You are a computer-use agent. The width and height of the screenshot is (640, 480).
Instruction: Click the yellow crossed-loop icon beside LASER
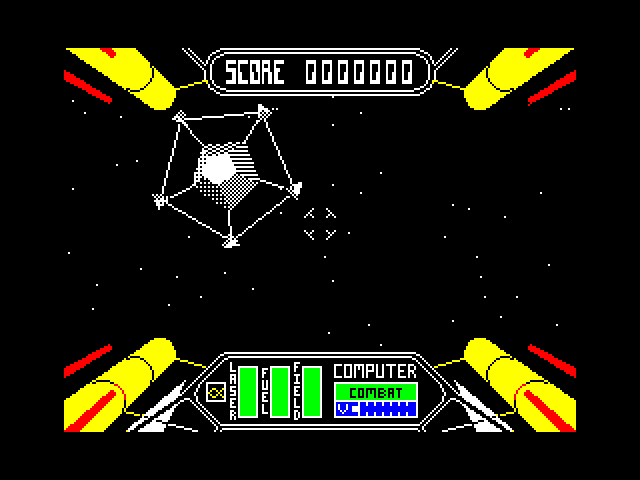tap(214, 393)
